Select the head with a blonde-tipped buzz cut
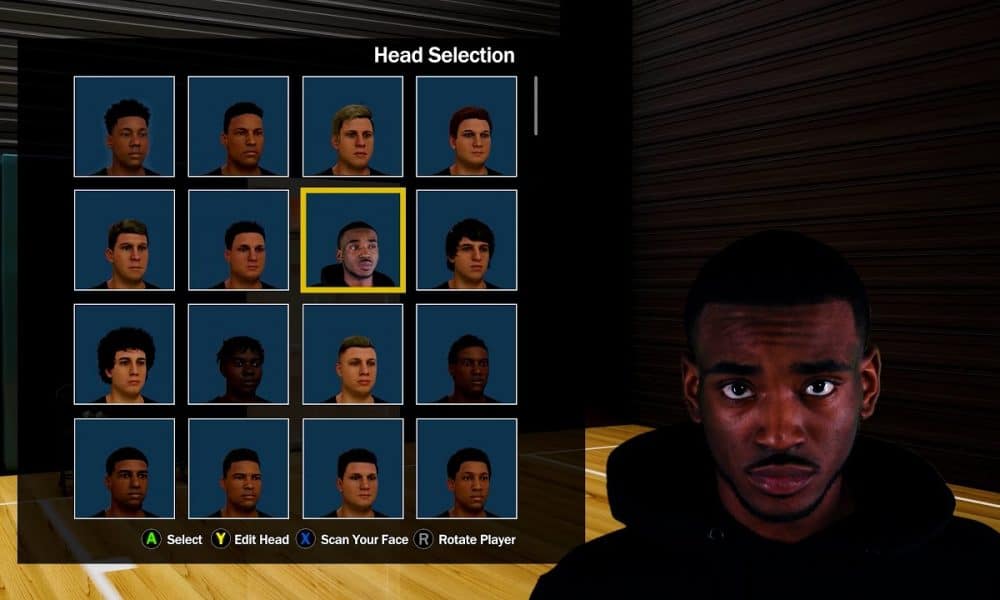 (x=353, y=354)
